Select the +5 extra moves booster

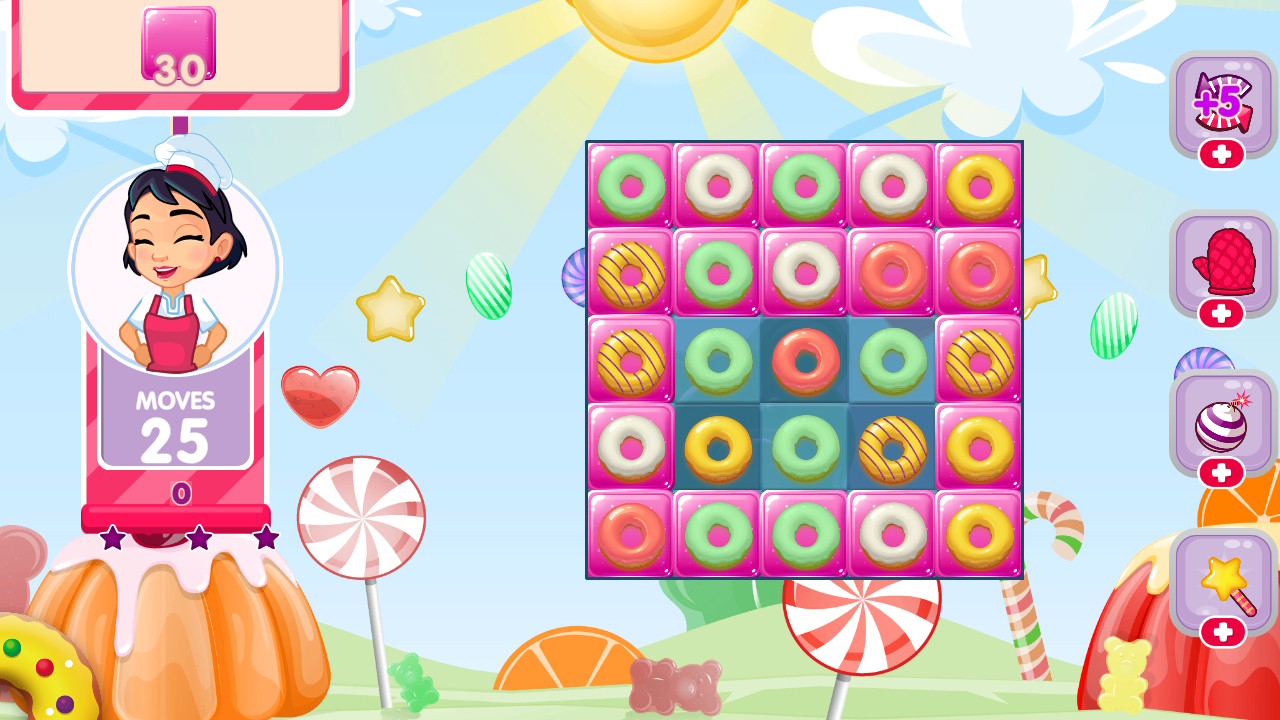tap(1222, 103)
